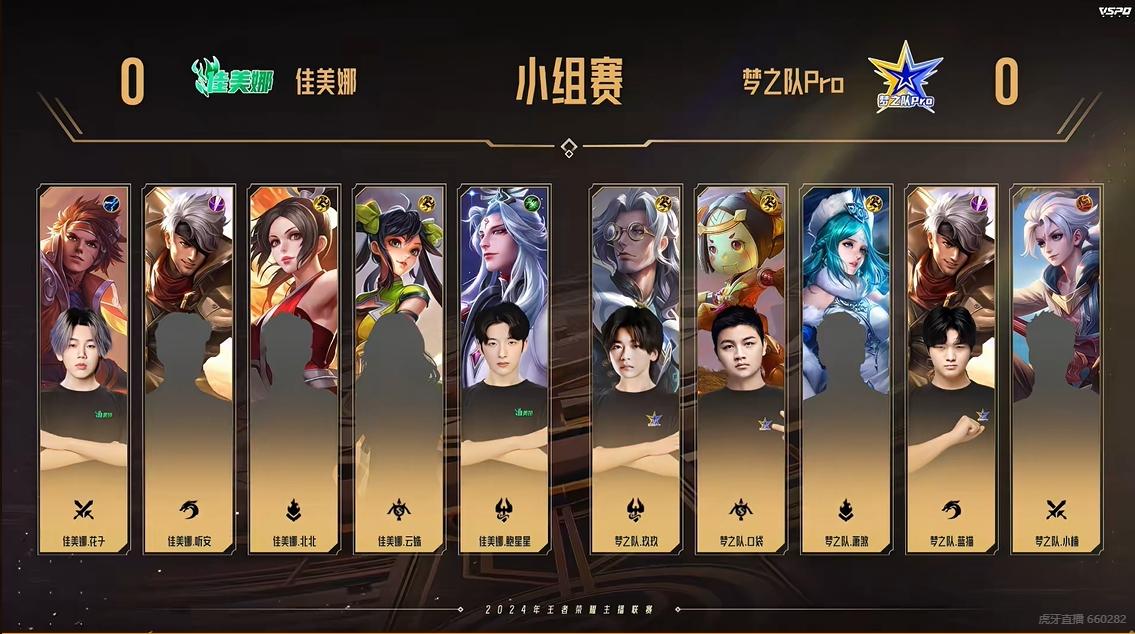Choose the 梦之队.玖玖 player card

click(636, 369)
